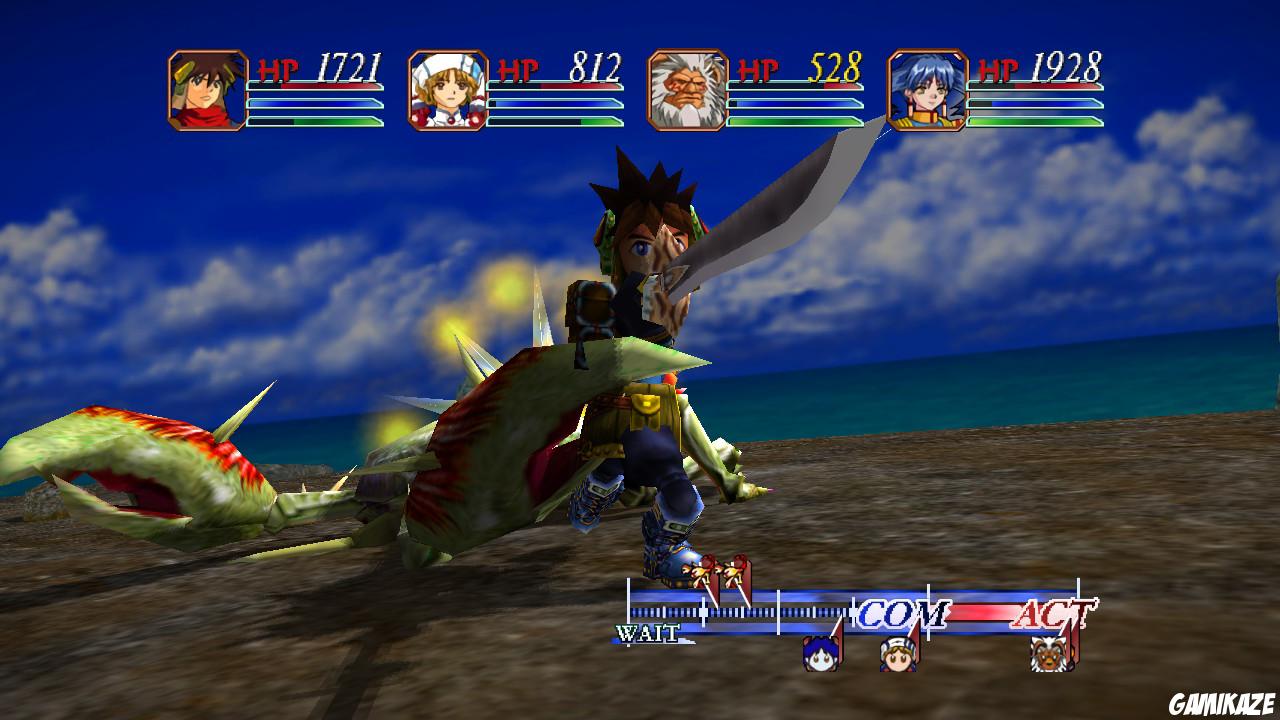
Task: Click the bearded Gadwin portrait icon
Action: 686,88
